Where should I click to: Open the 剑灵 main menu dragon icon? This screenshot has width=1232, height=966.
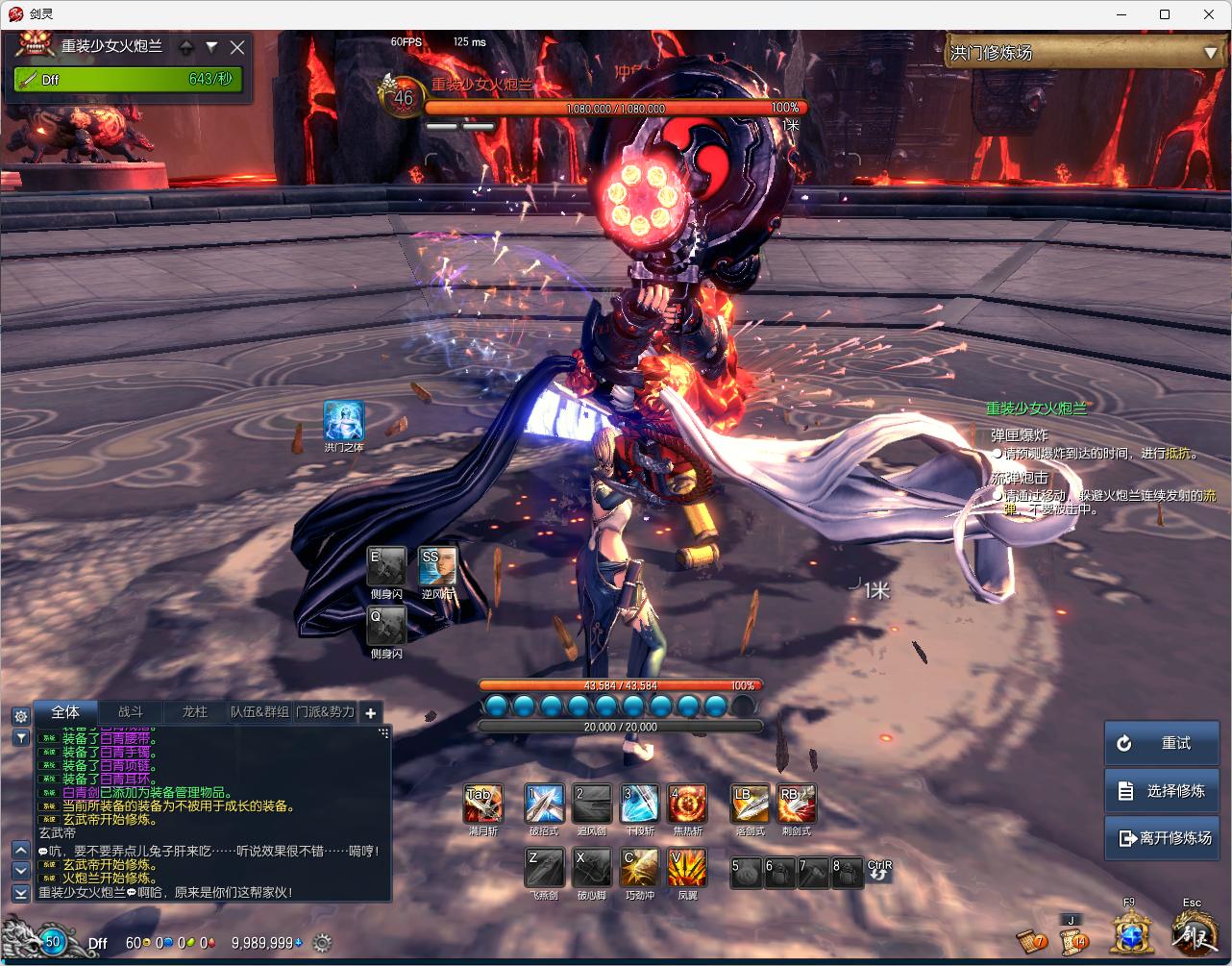(1192, 931)
